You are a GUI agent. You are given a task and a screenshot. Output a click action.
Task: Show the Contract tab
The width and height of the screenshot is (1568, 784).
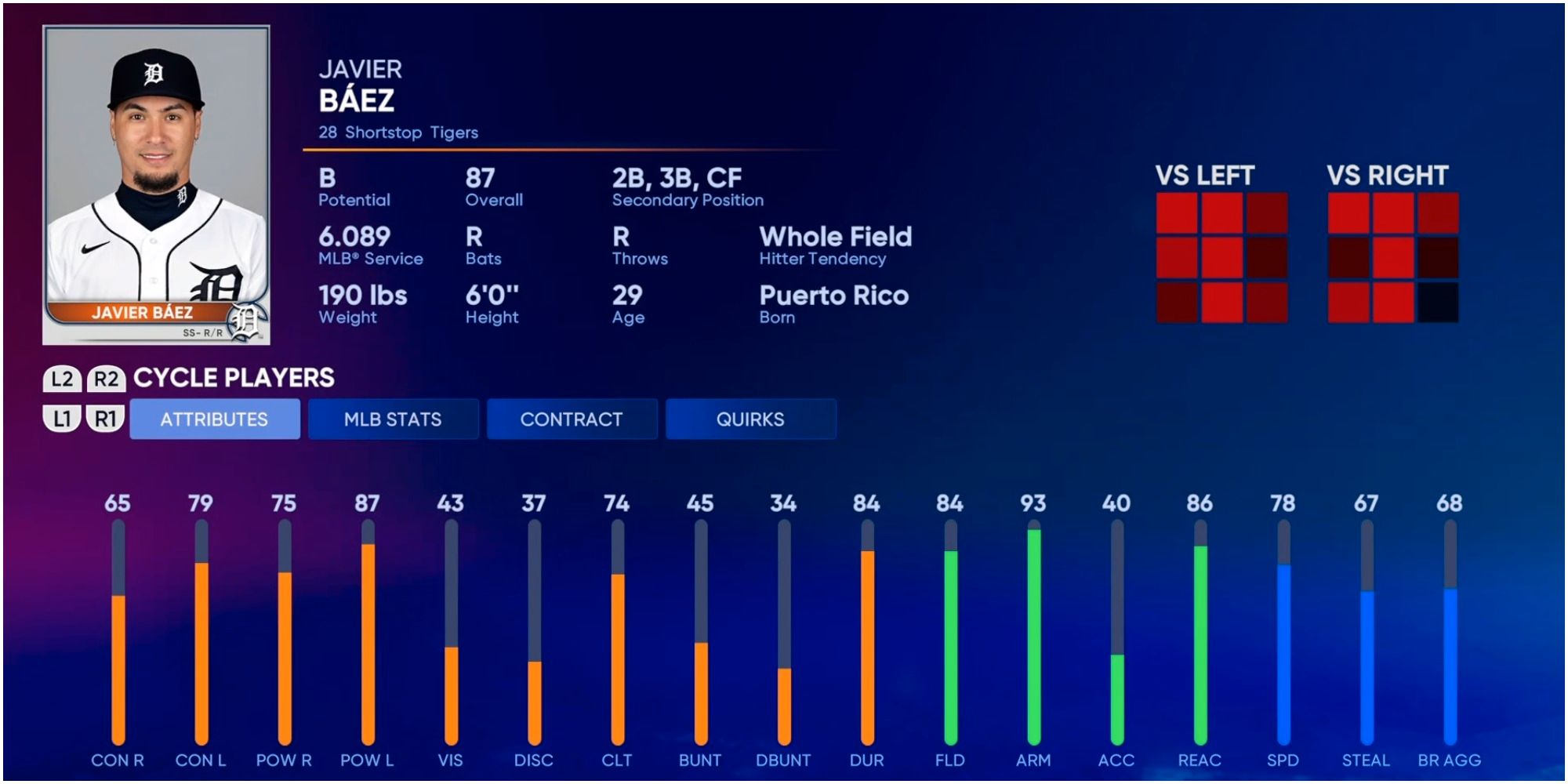coord(572,419)
